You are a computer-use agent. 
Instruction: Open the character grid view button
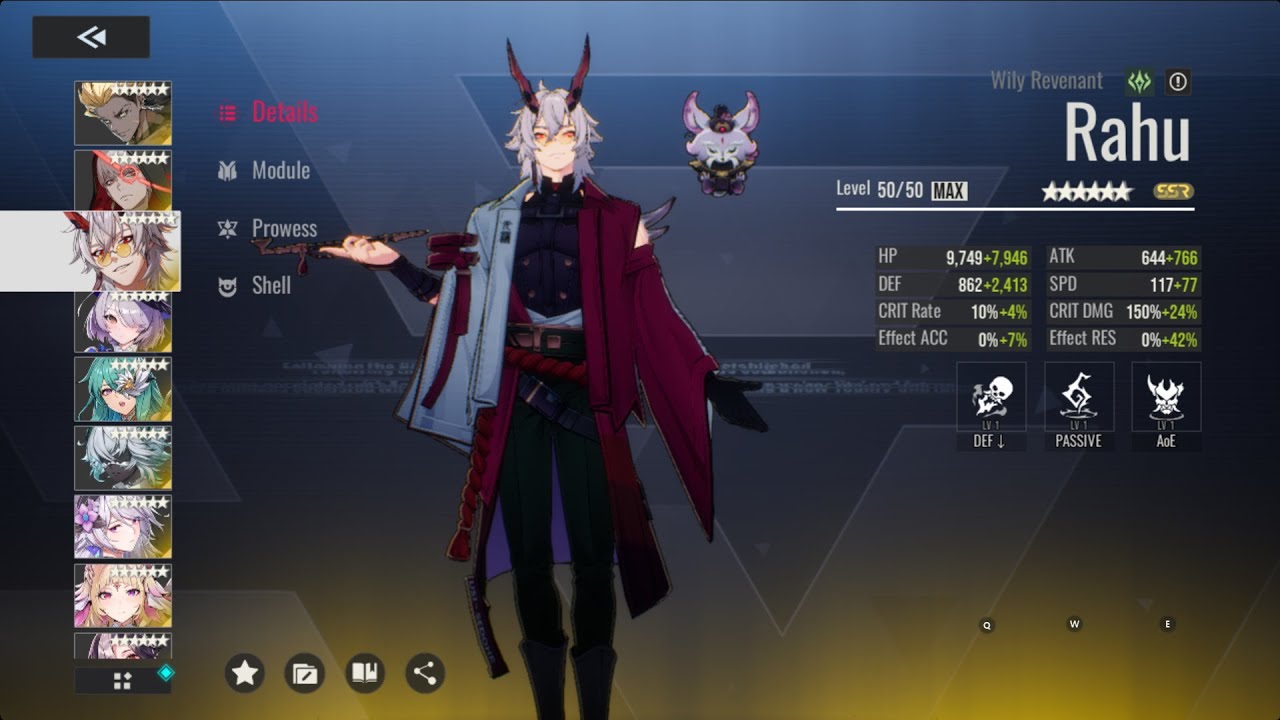point(123,681)
